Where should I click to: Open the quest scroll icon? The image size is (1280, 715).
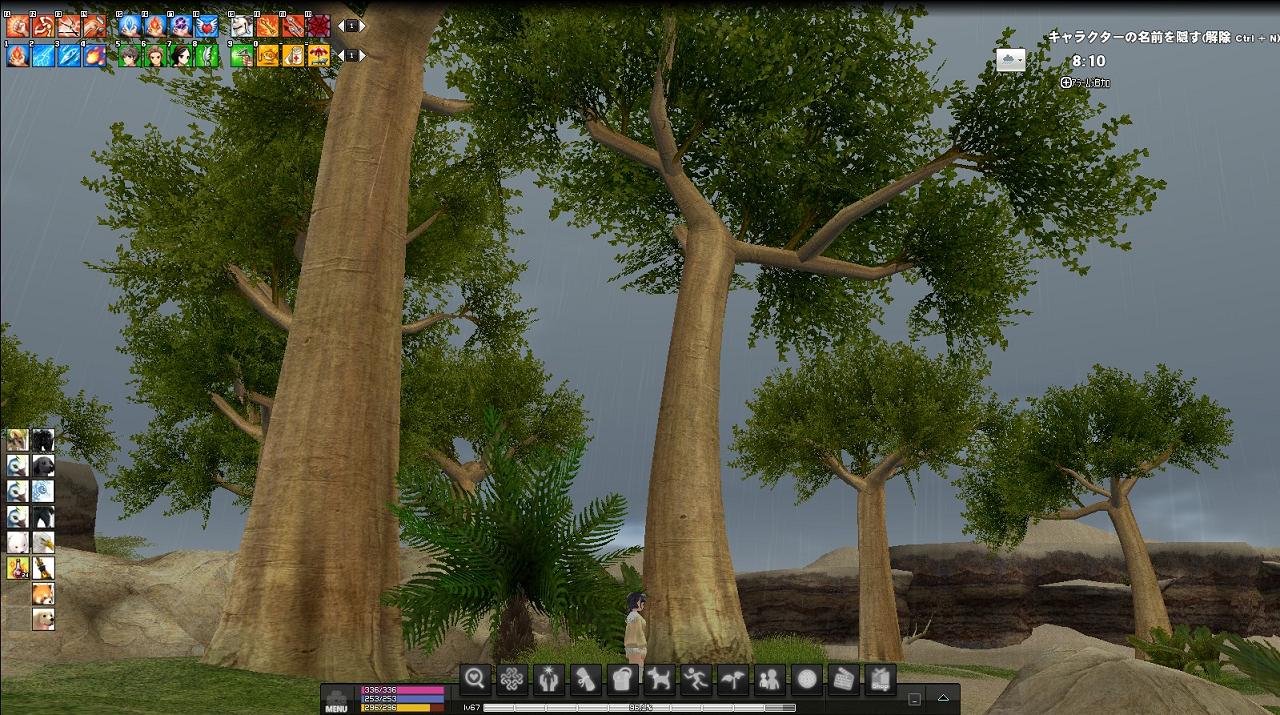point(586,679)
